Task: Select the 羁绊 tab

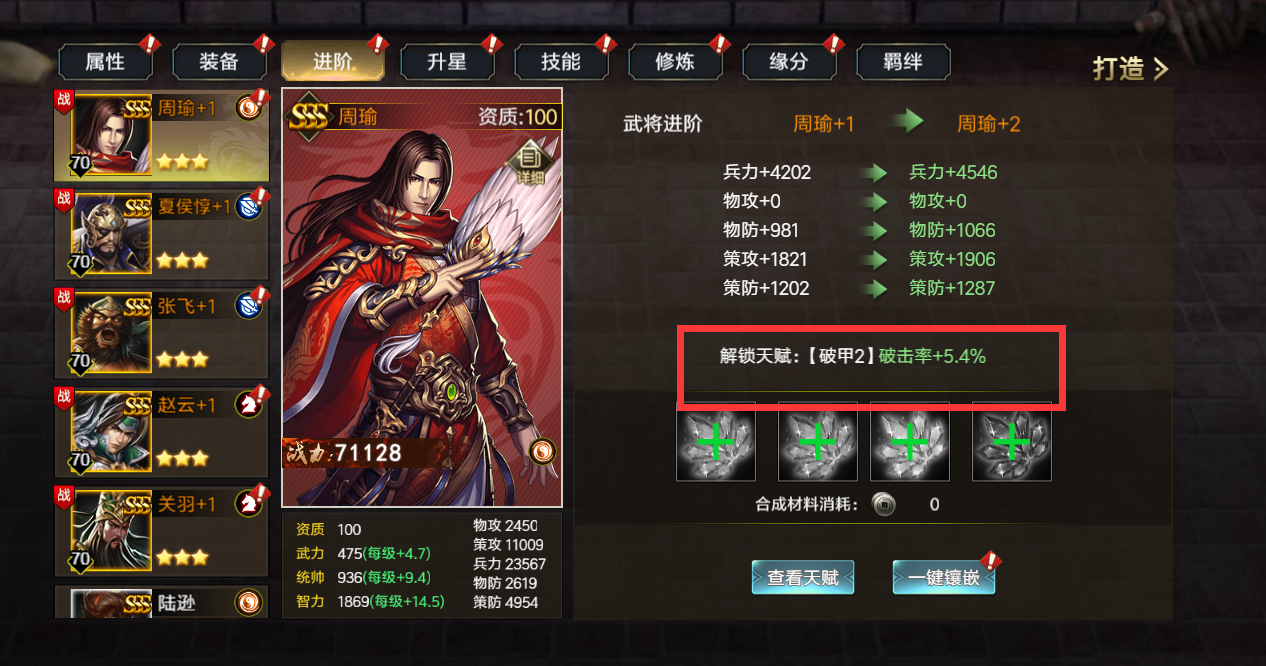Action: pyautogui.click(x=903, y=62)
